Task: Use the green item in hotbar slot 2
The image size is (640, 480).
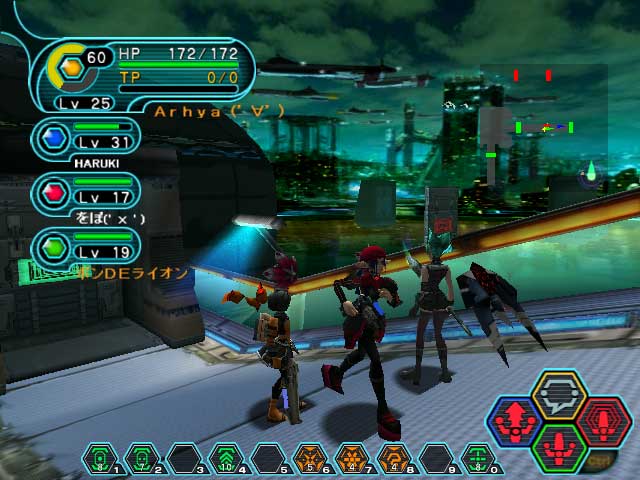Action: coord(143,460)
